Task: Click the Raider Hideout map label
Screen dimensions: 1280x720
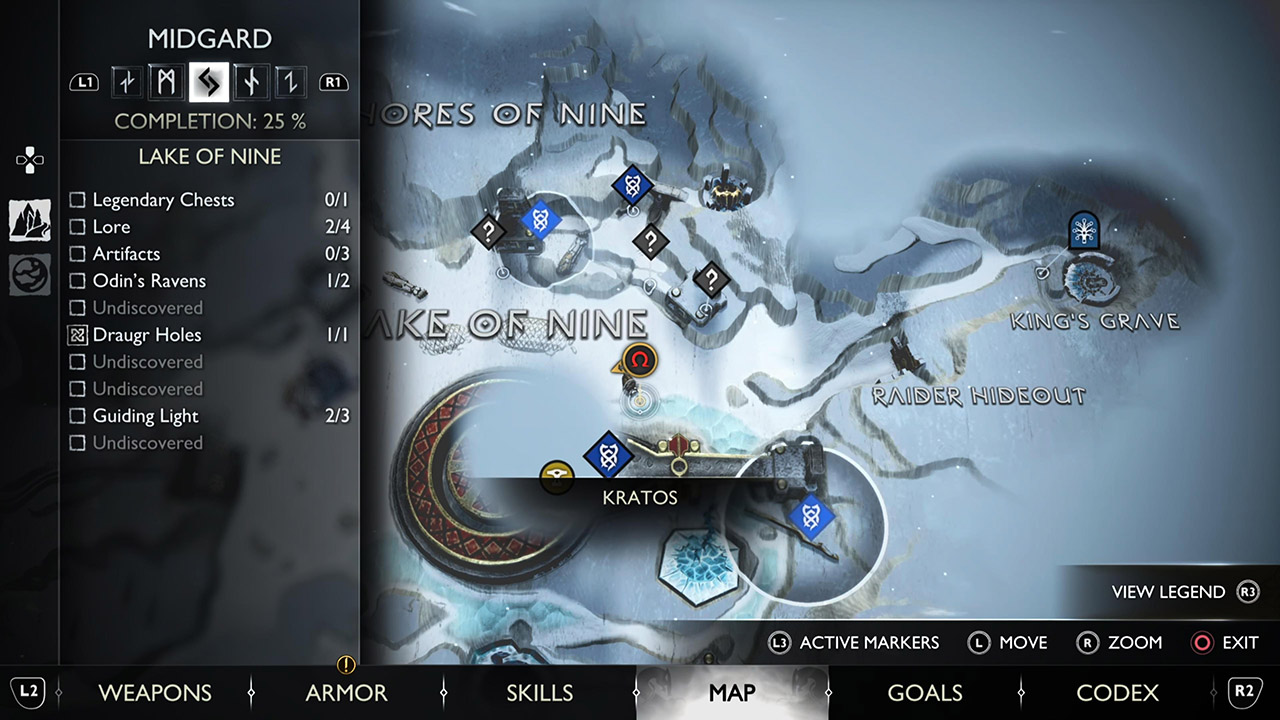Action: tap(978, 396)
